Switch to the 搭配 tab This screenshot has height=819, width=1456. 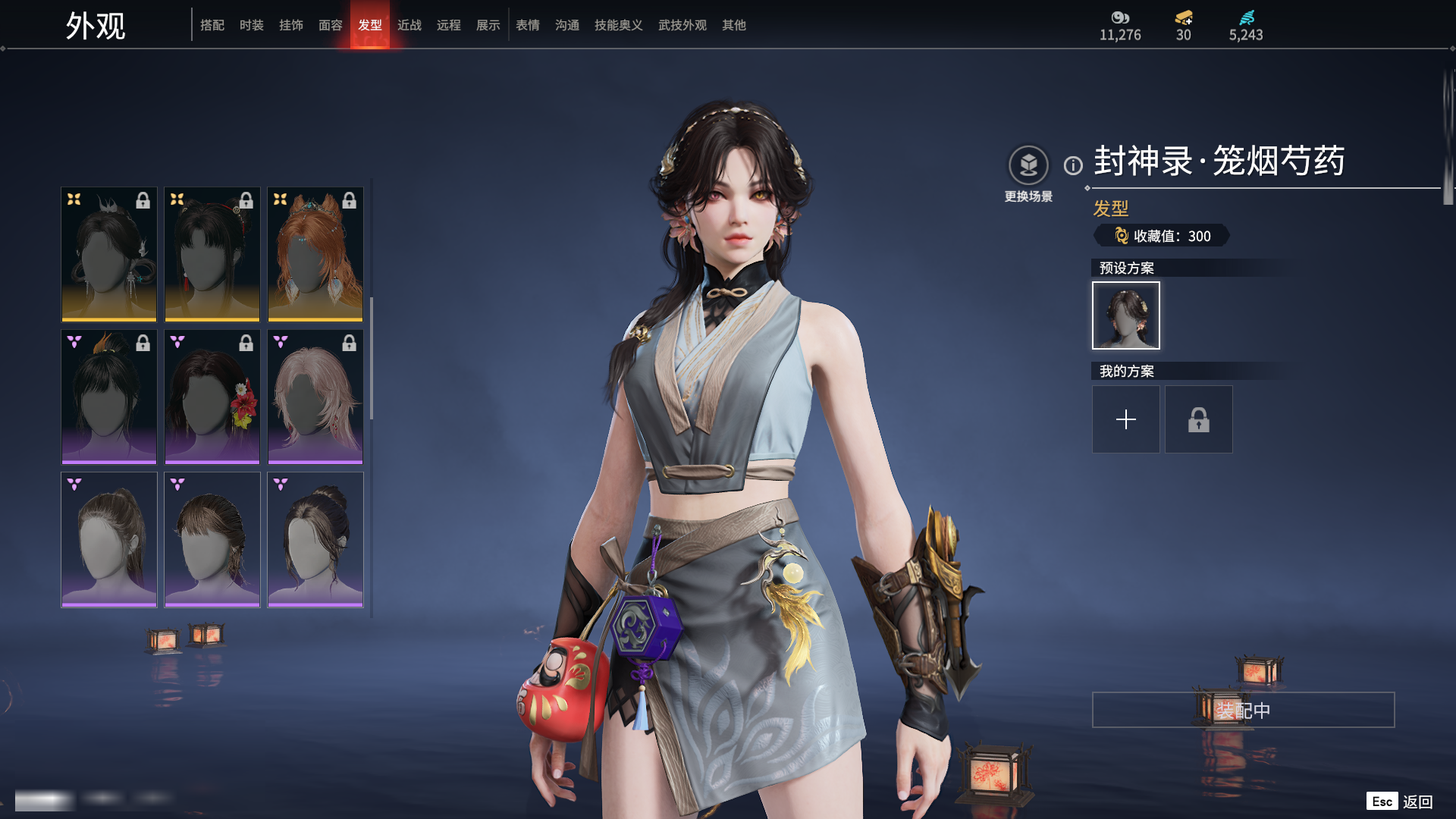(212, 25)
